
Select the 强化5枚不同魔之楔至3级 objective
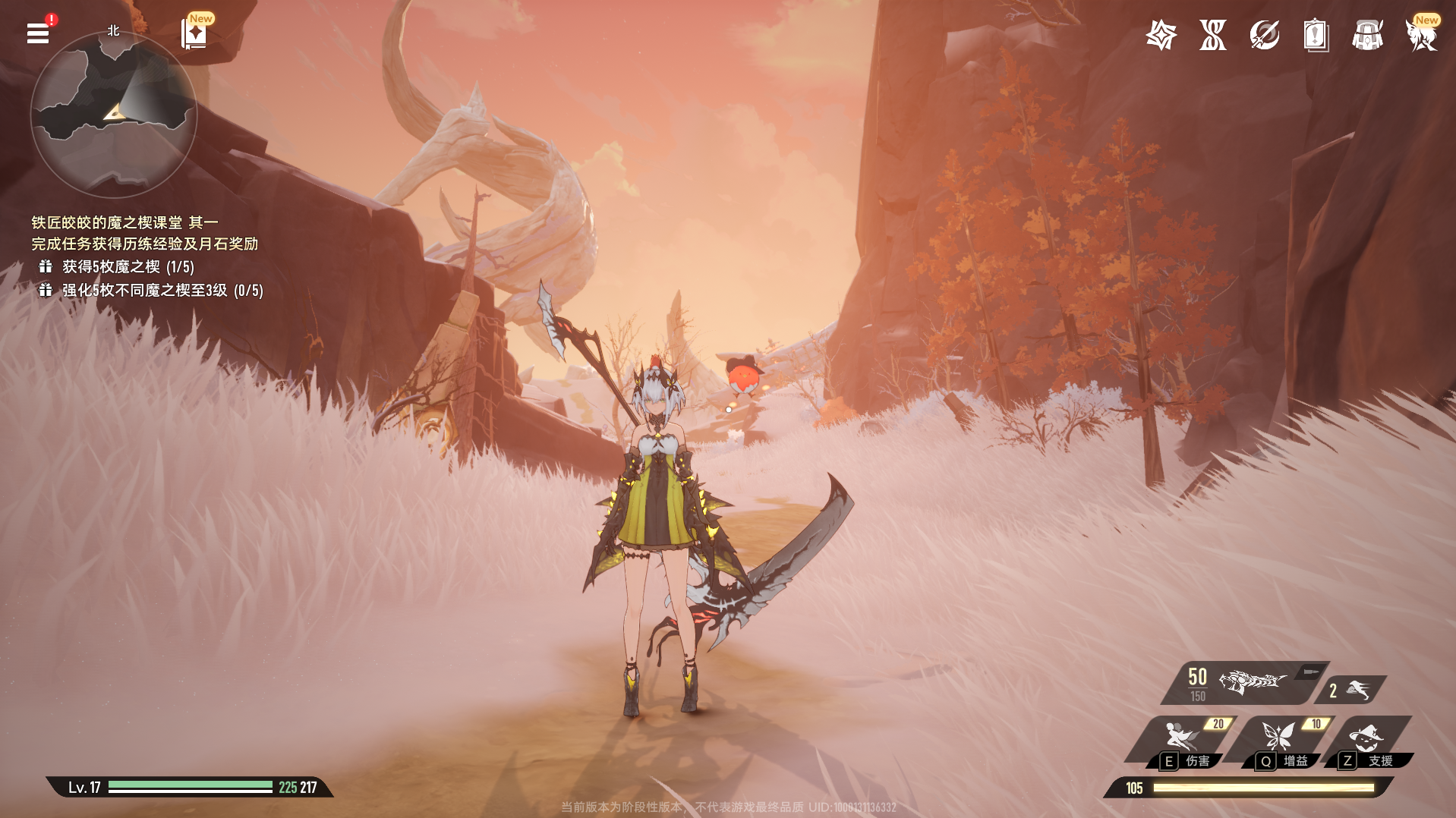pos(162,290)
